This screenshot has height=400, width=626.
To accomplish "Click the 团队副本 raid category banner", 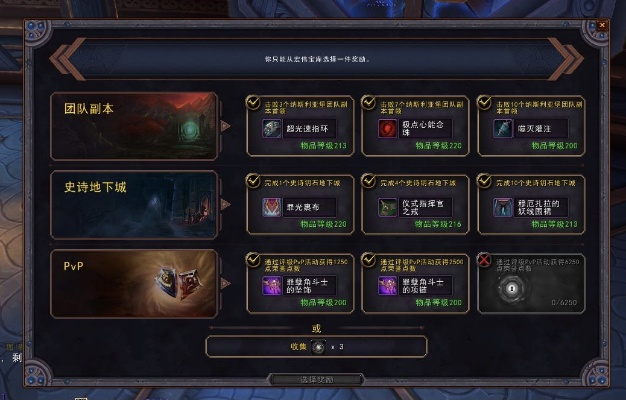I will [134, 126].
